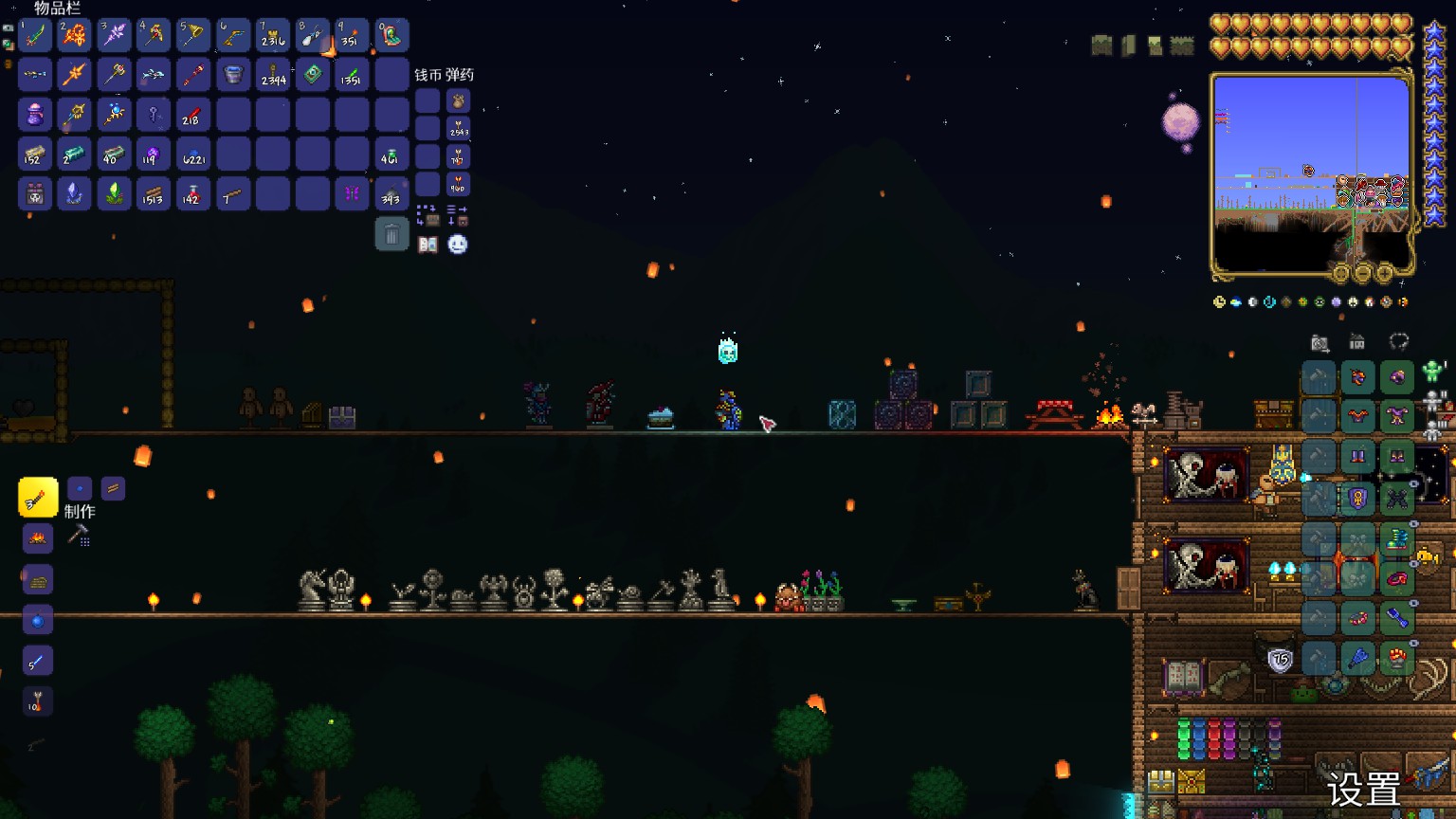Open the camera mode icon
Screen dimensions: 1456x819
click(x=1319, y=343)
